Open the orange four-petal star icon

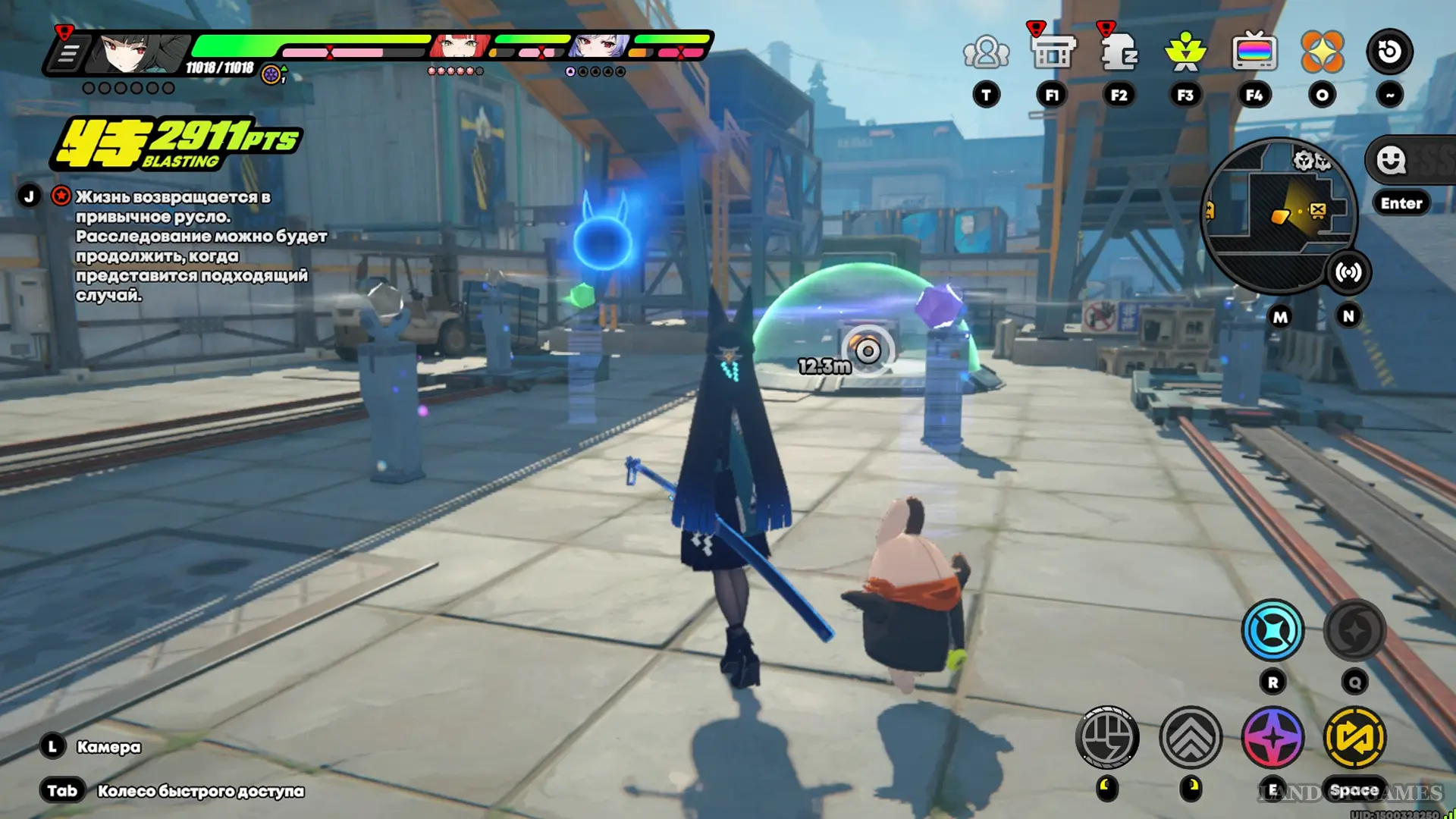point(1322,52)
